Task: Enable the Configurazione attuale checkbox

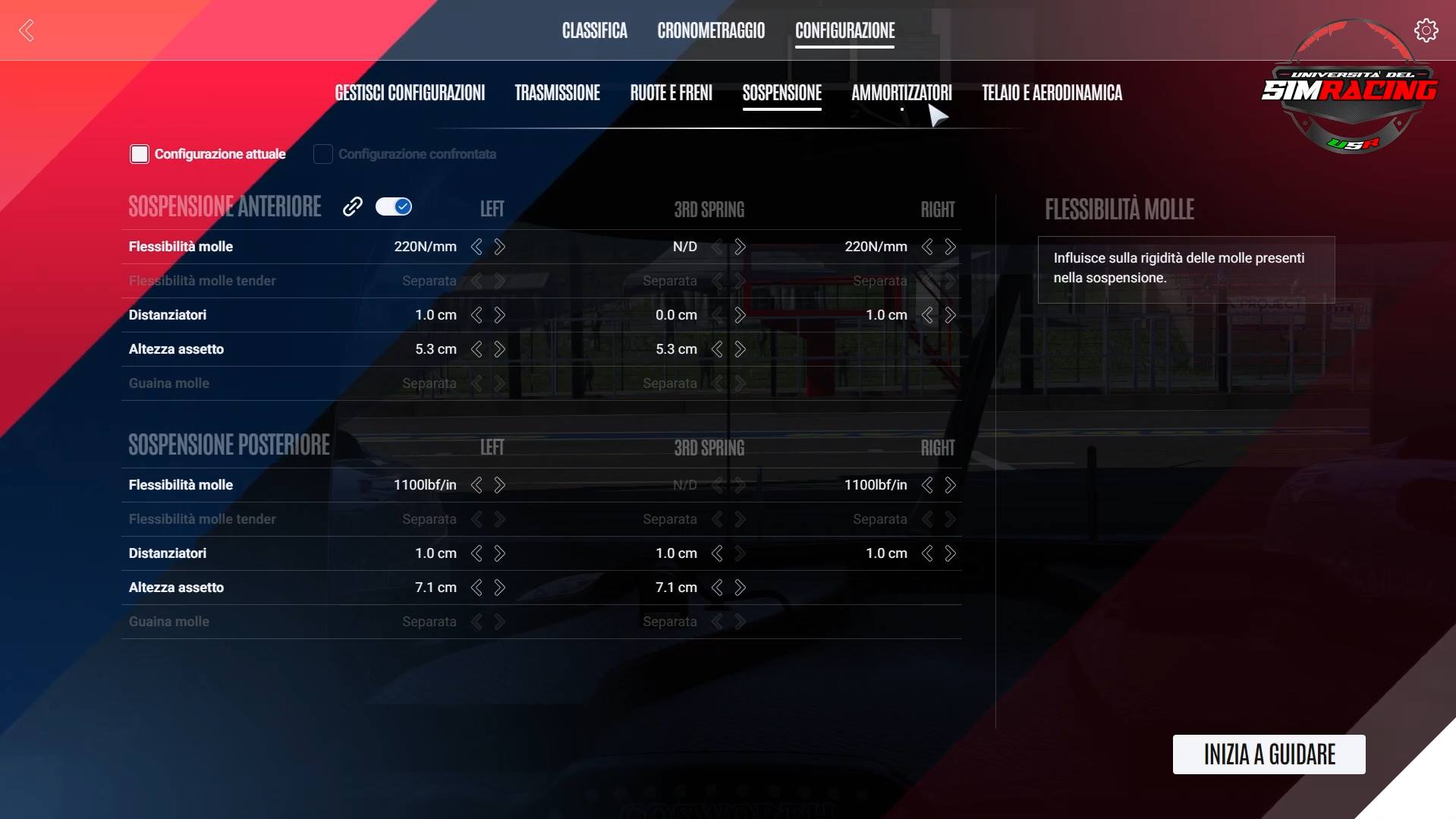Action: coord(140,153)
